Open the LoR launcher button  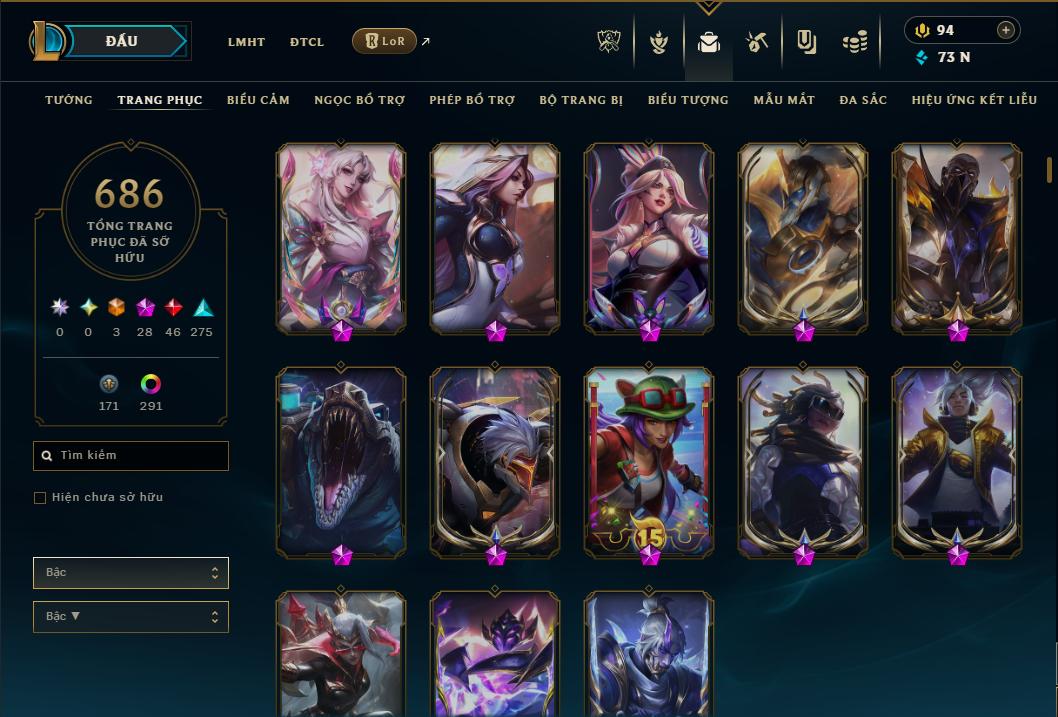click(x=384, y=41)
